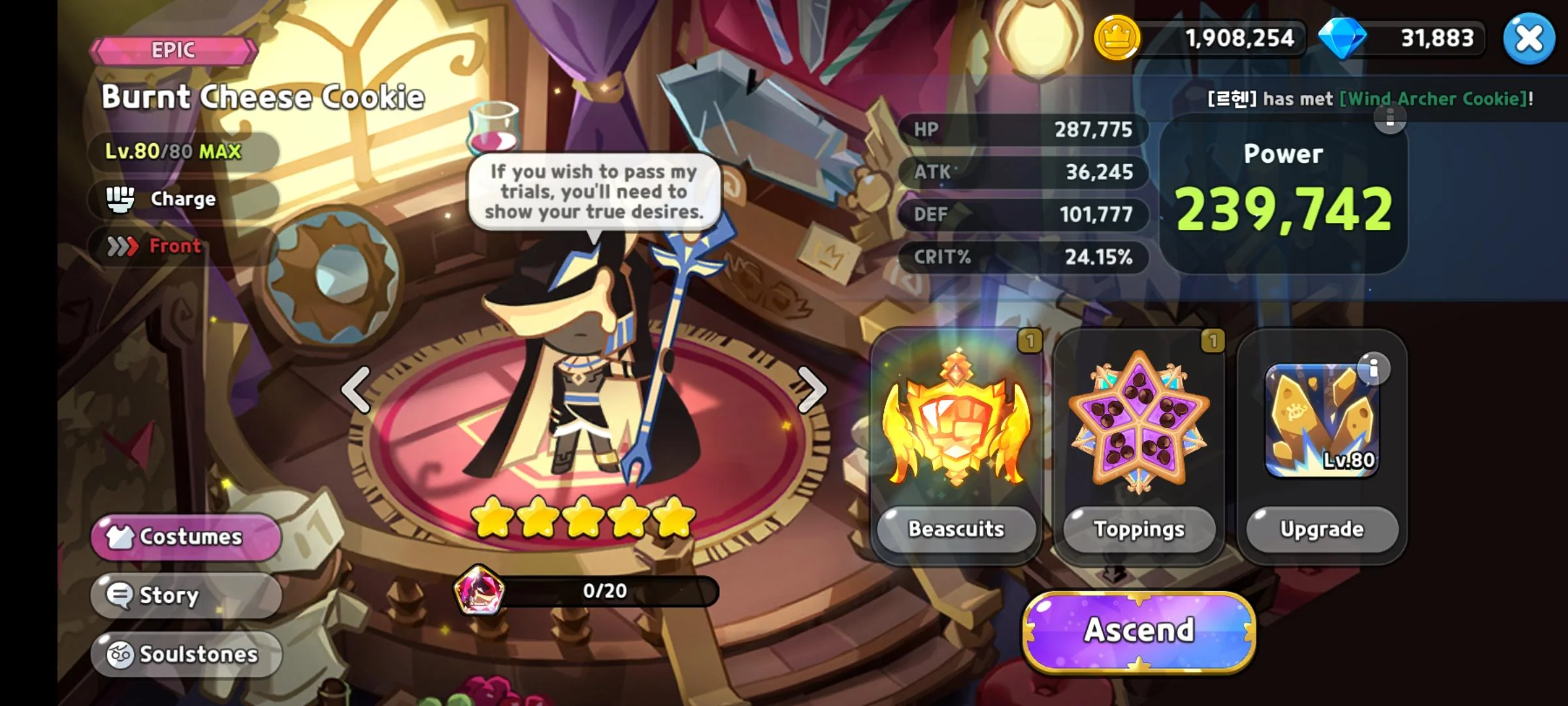The height and width of the screenshot is (706, 1568).
Task: Open the Soulstones panel
Action: (x=186, y=654)
